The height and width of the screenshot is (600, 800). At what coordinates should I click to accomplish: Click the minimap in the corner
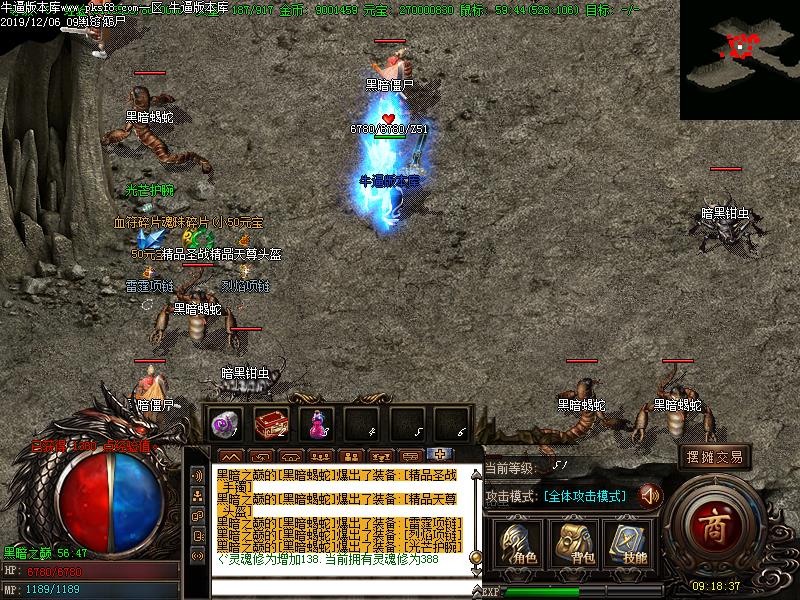(x=740, y=60)
